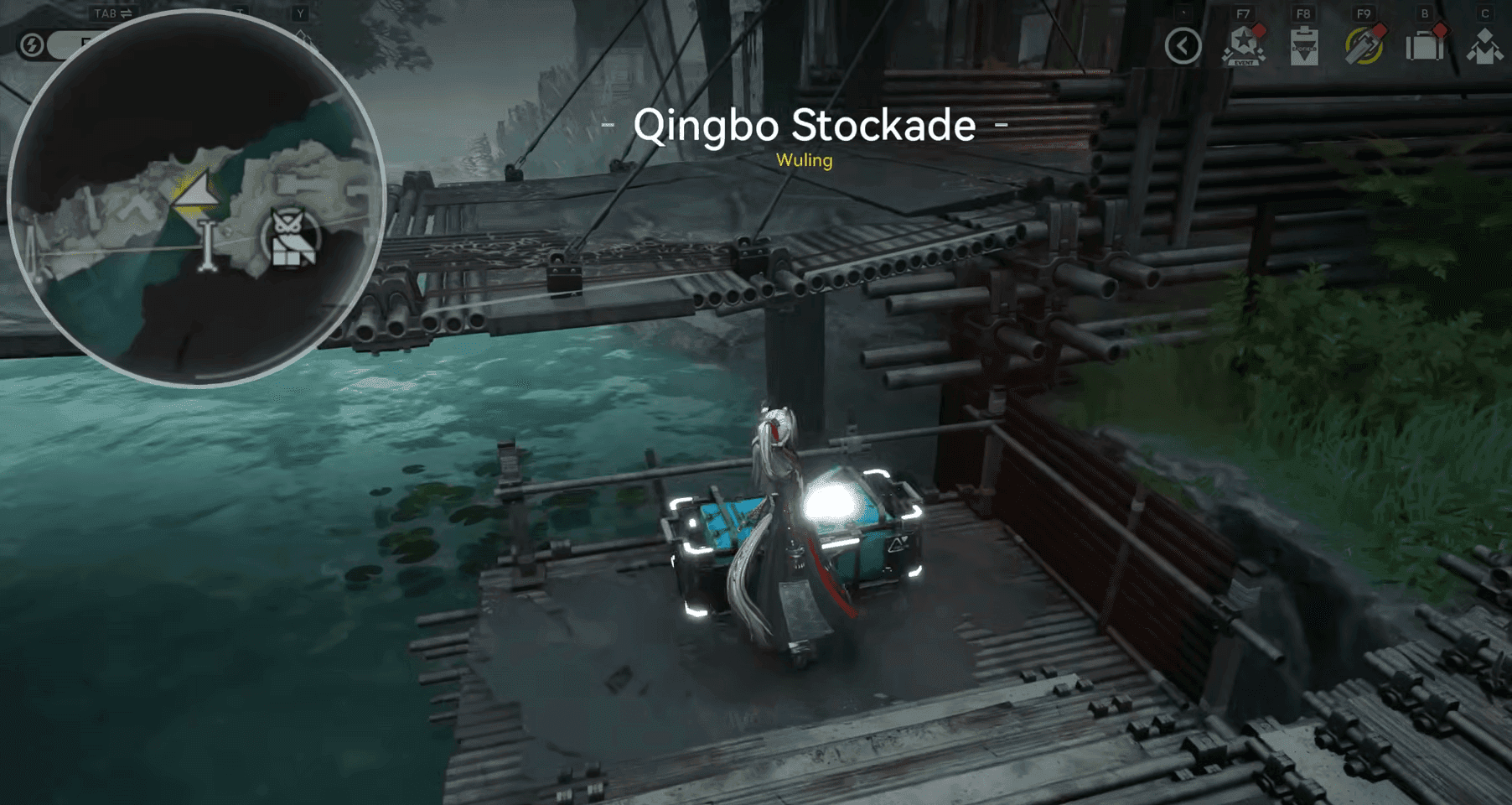
Task: Click the T key hint badge
Action: pyautogui.click(x=241, y=13)
